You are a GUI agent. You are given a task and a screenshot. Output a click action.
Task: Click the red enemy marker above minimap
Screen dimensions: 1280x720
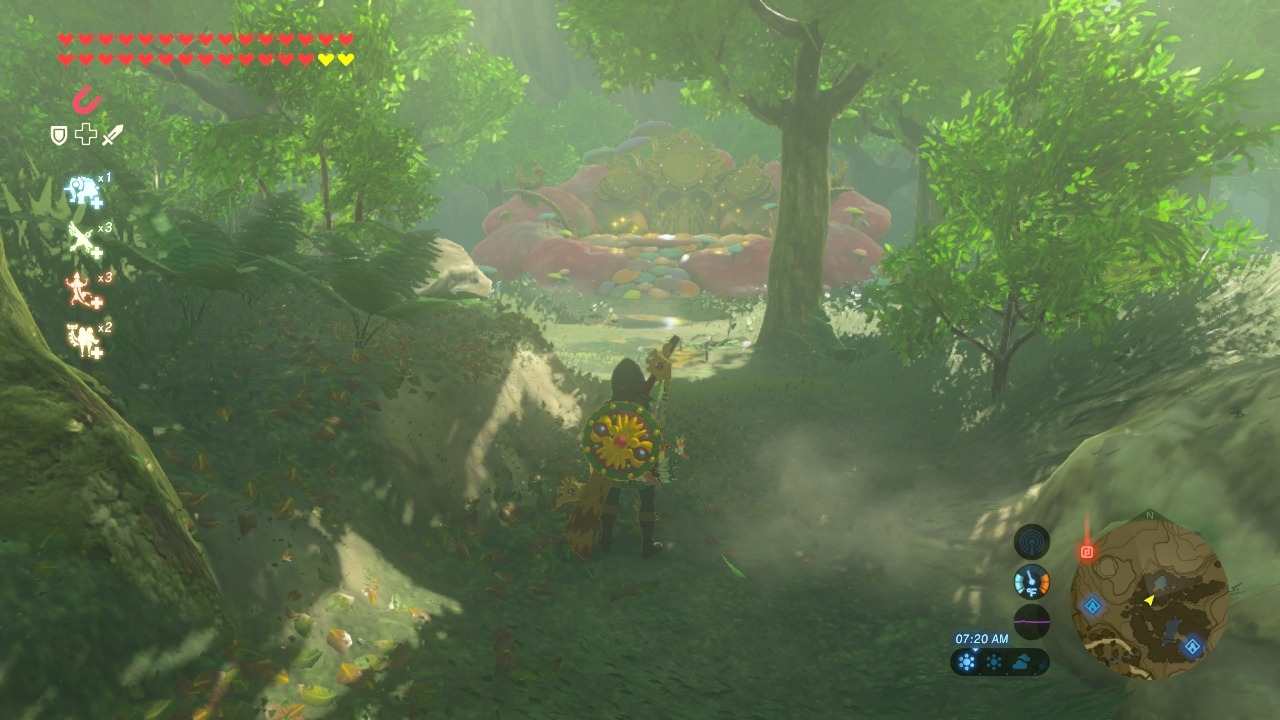tap(1087, 549)
